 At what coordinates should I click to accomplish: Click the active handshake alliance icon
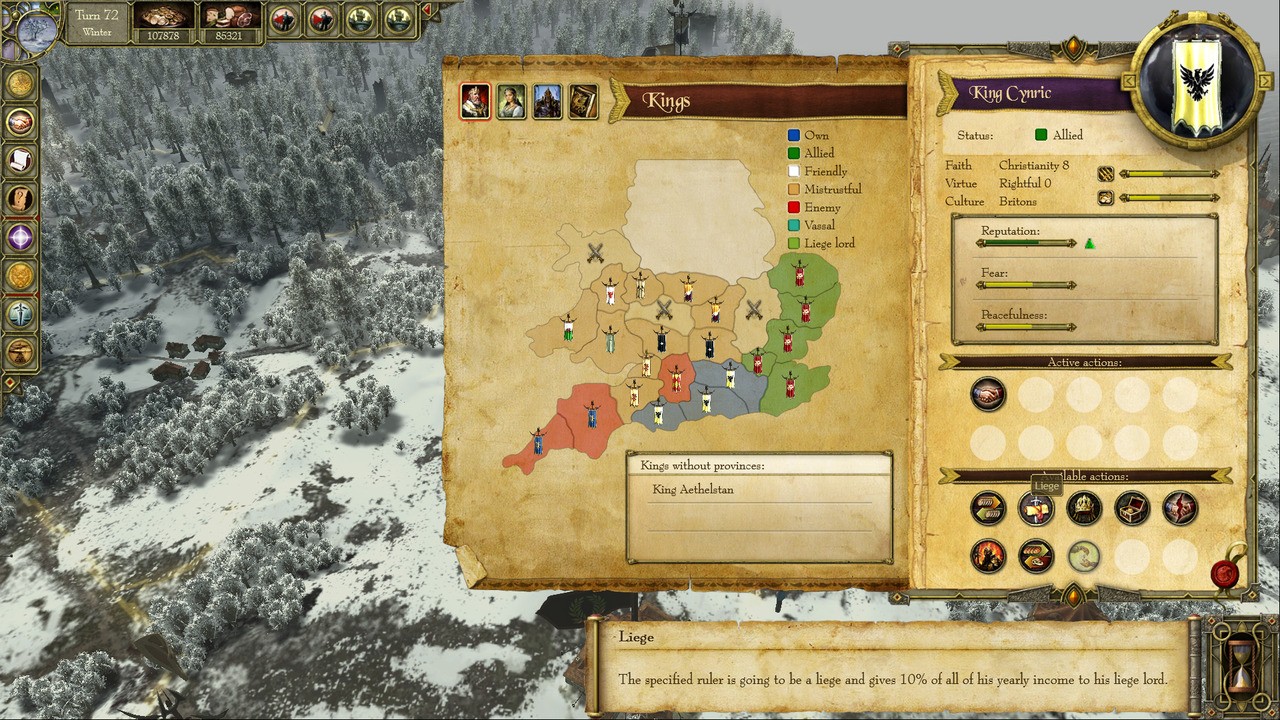click(988, 395)
